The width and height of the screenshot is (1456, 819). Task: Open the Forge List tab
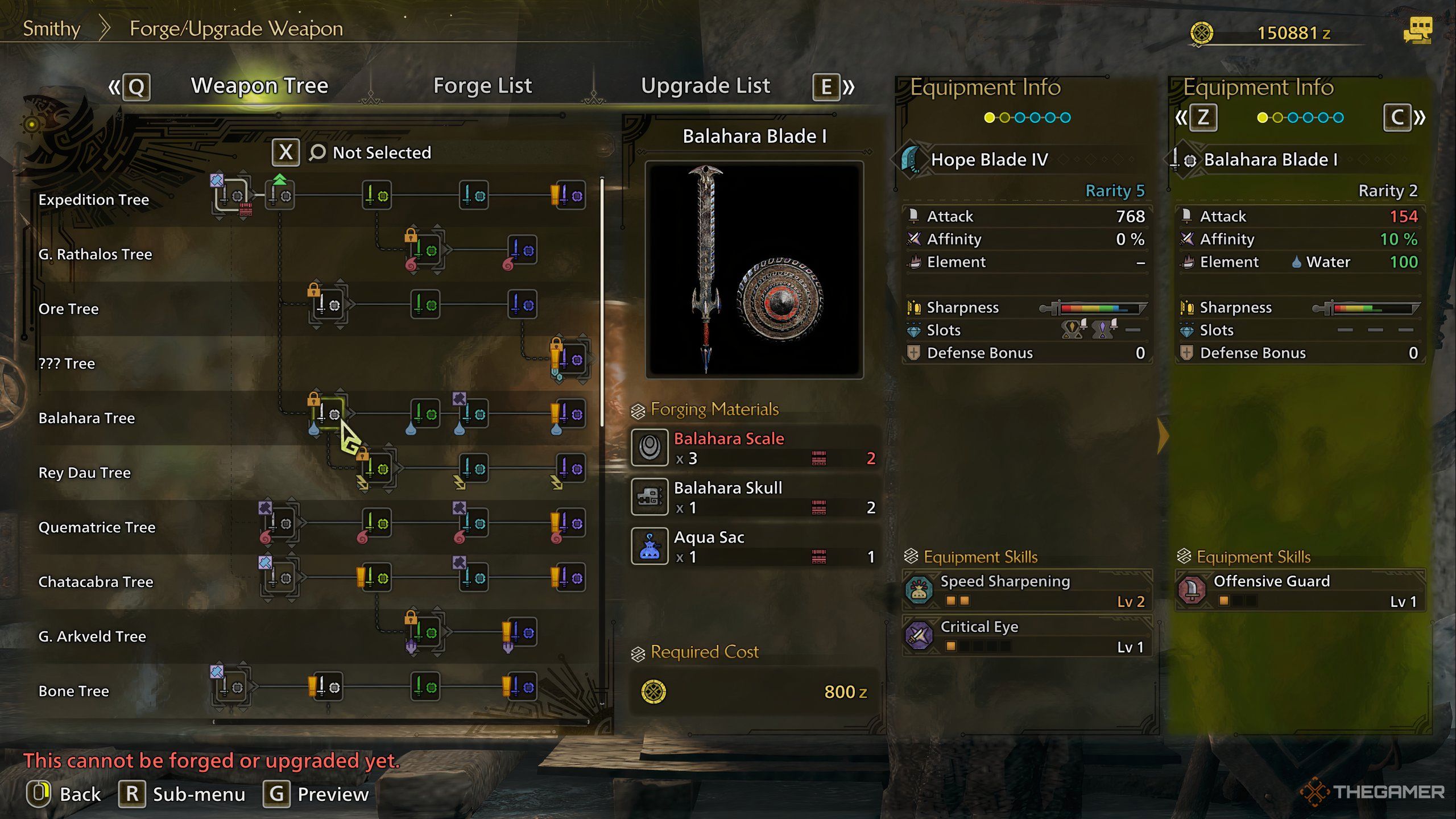482,86
